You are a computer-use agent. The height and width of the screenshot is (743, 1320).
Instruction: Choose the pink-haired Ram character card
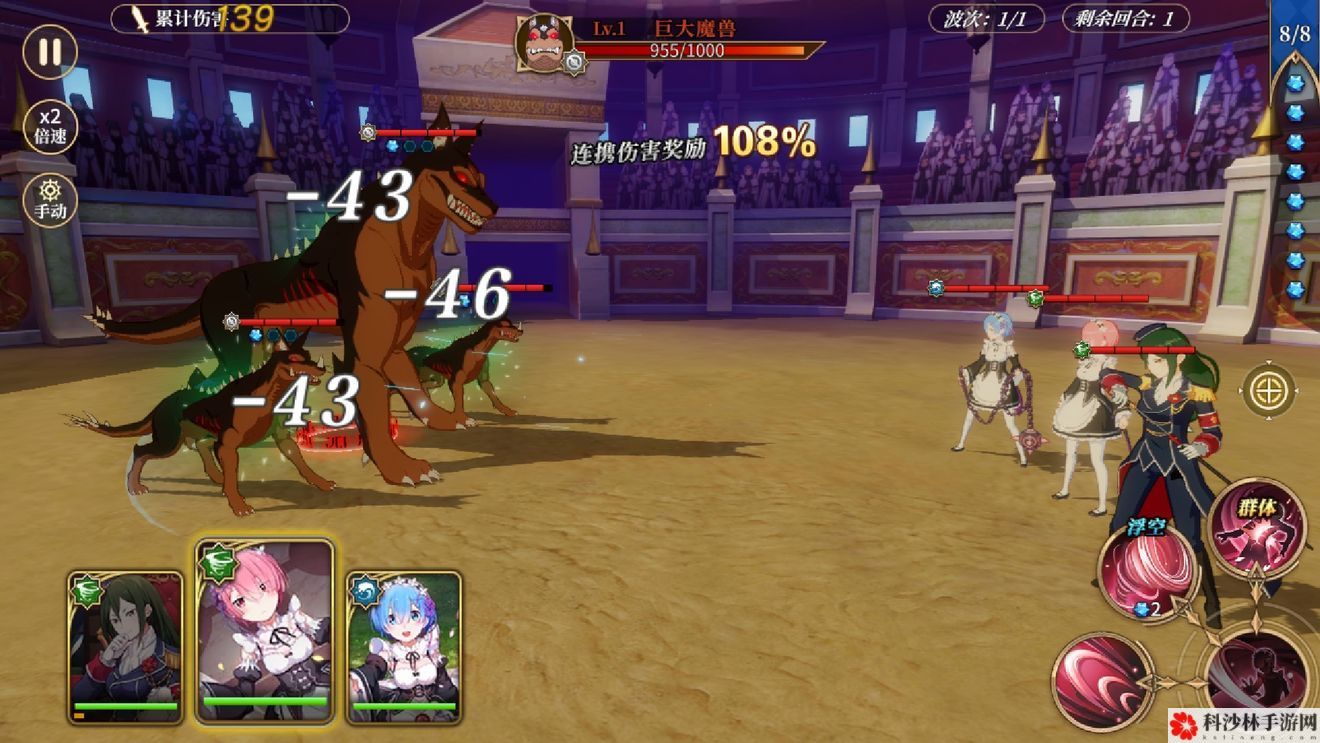(265, 632)
